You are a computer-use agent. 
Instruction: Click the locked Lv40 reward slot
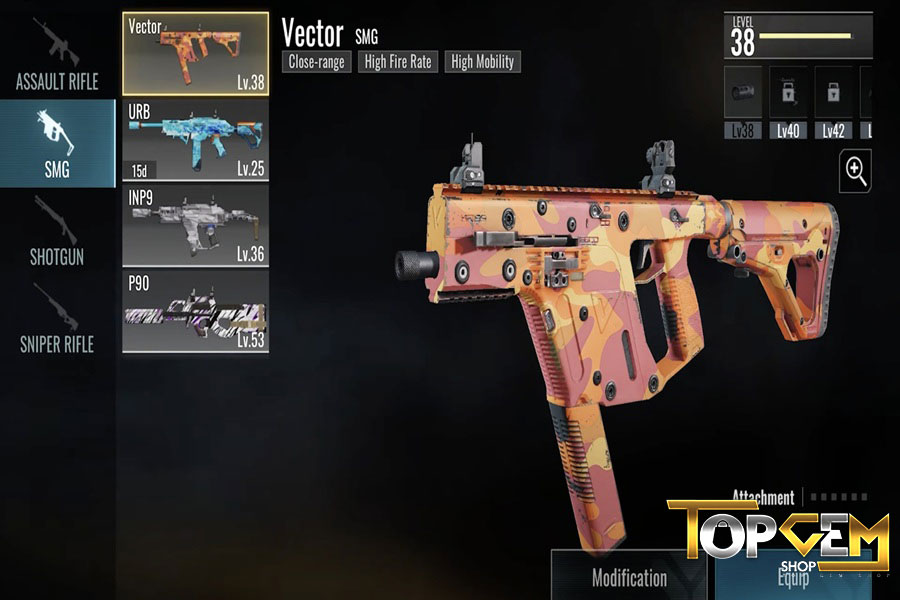tap(787, 102)
